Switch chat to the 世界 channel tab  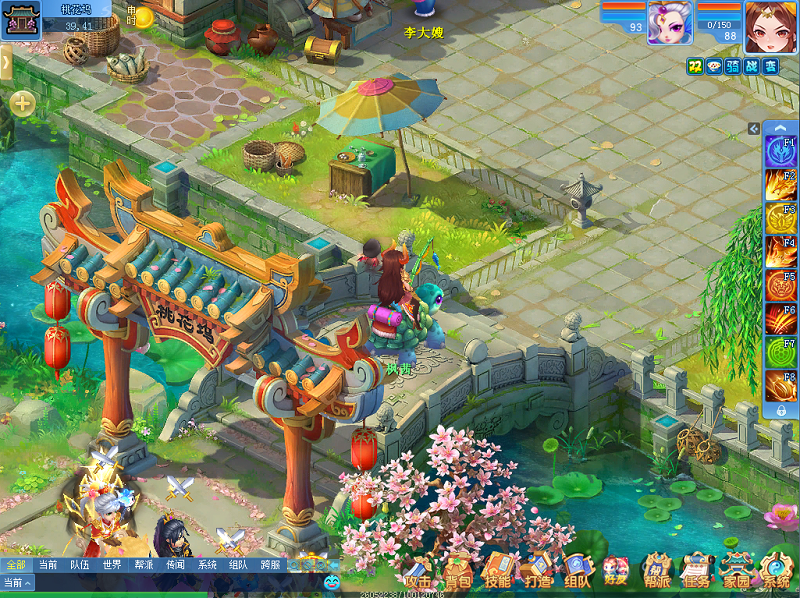pyautogui.click(x=112, y=565)
